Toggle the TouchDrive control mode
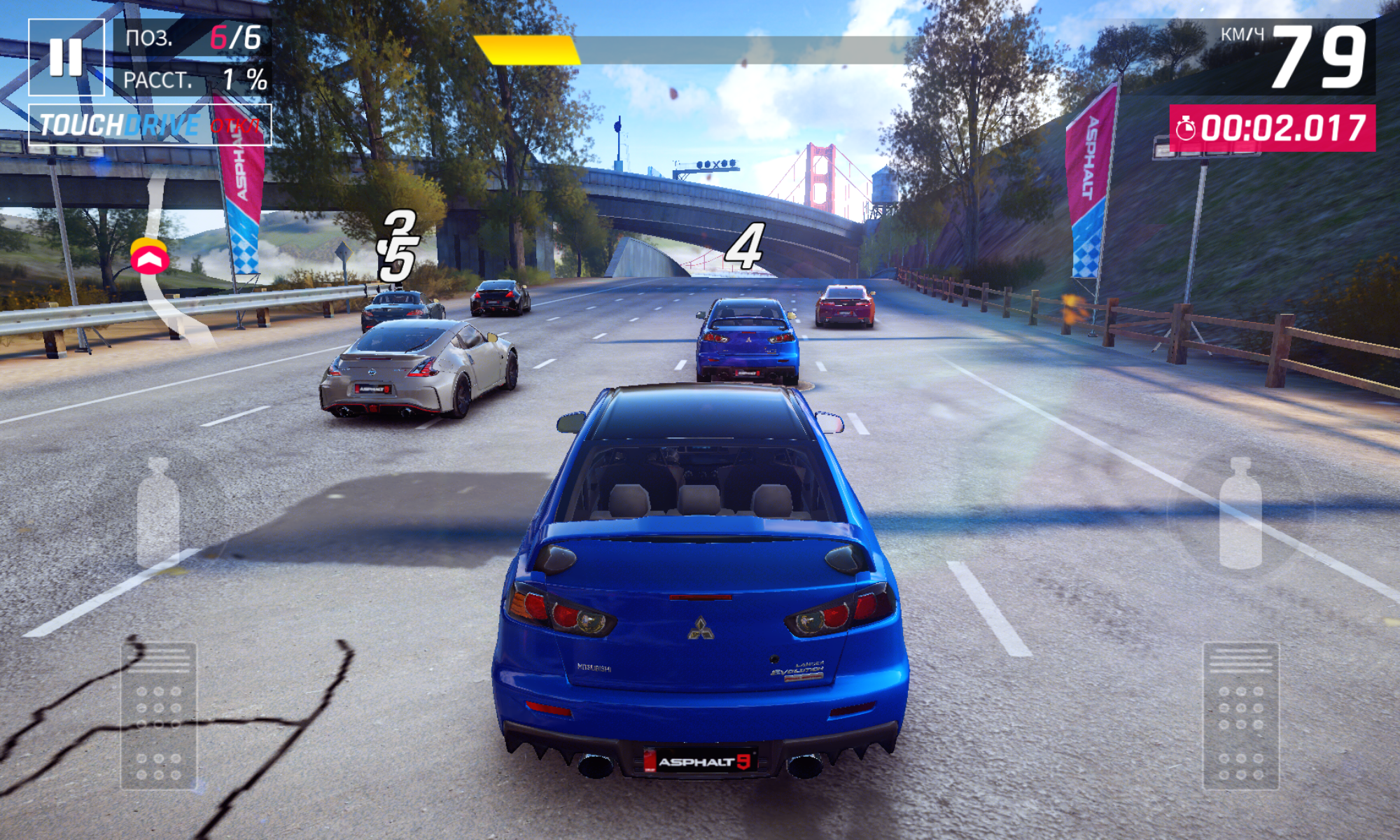The height and width of the screenshot is (840, 1400). tap(150, 125)
